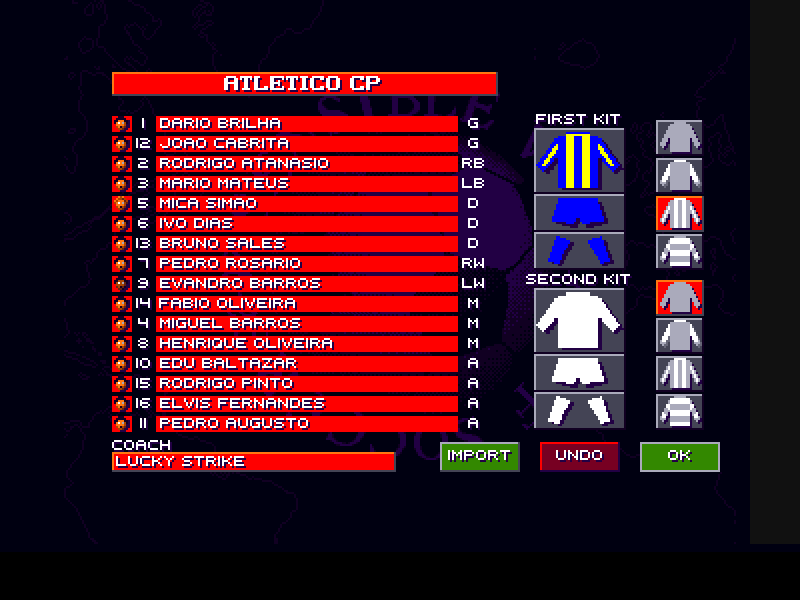This screenshot has height=600, width=800.
Task: Change the first kit striped shirt
Action: tap(580, 160)
